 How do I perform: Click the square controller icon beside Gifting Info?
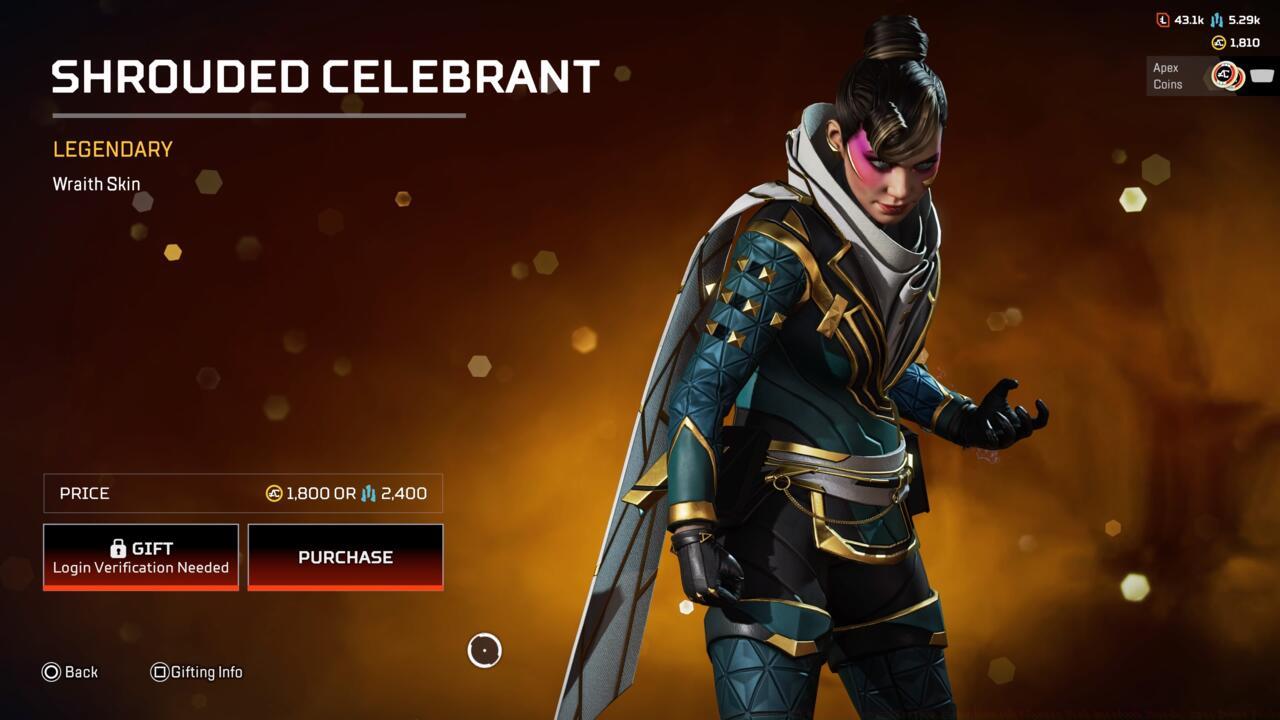pos(159,672)
